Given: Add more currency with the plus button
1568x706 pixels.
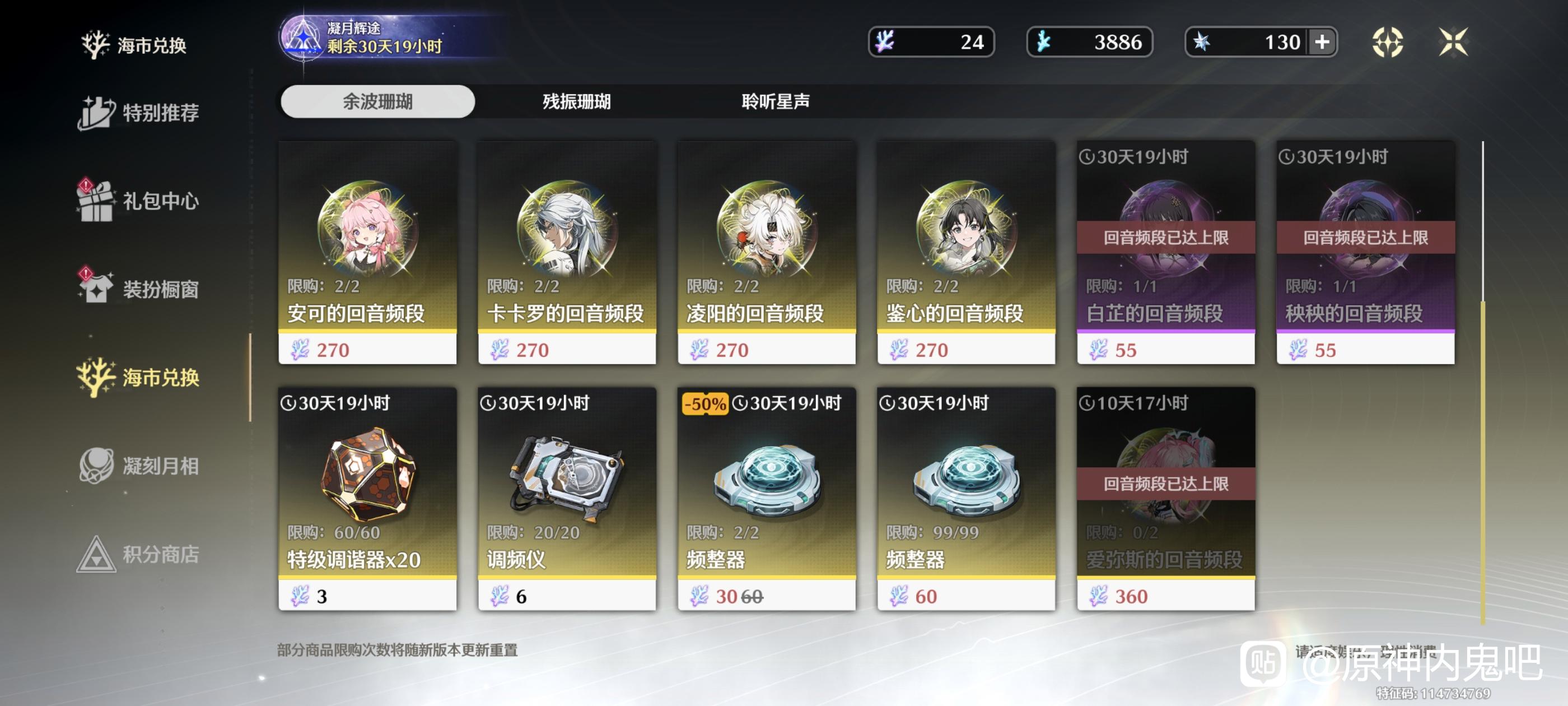Looking at the screenshot, I should point(1322,42).
